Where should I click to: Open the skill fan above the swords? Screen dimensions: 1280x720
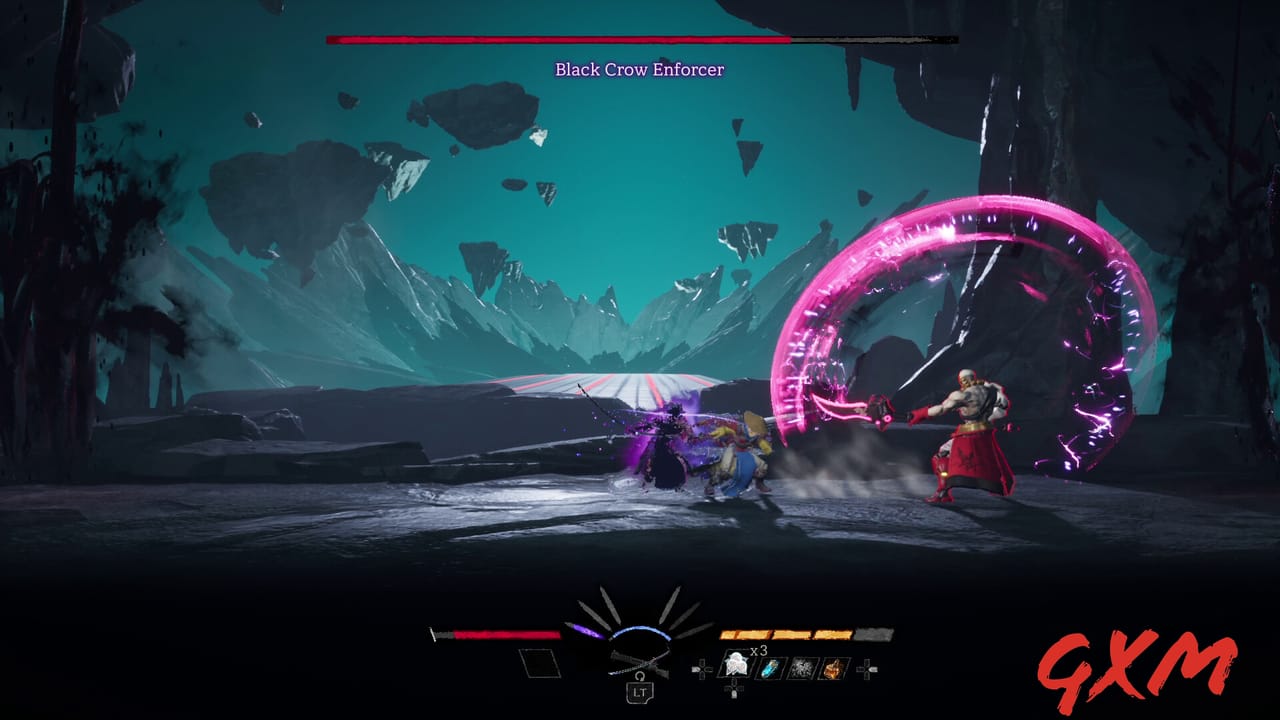pyautogui.click(x=640, y=606)
